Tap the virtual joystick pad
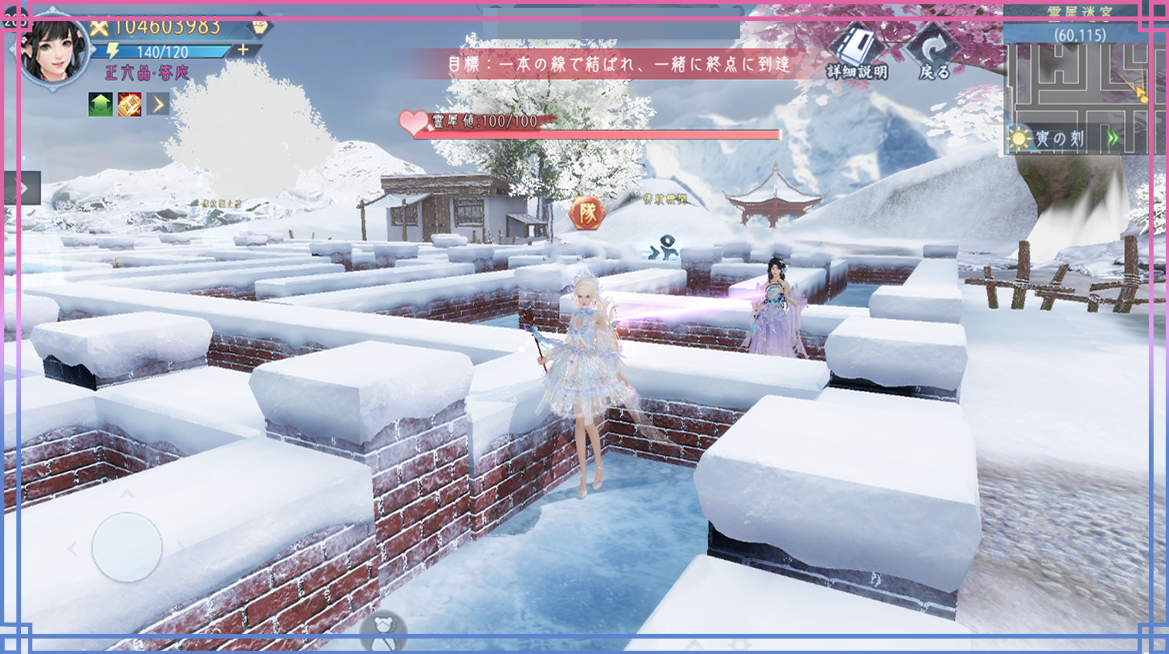 [127, 547]
